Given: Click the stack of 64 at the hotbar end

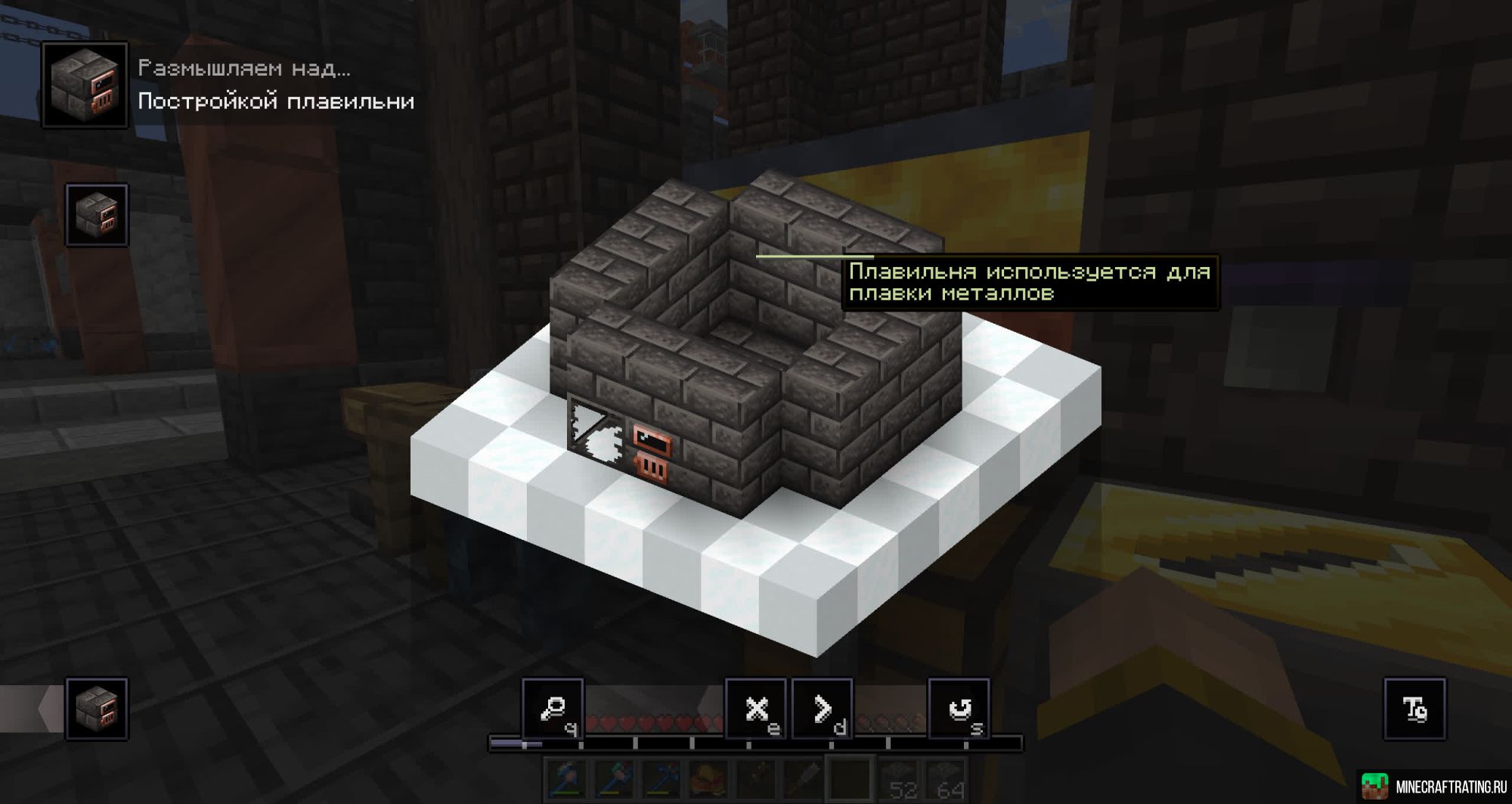Looking at the screenshot, I should (x=943, y=778).
